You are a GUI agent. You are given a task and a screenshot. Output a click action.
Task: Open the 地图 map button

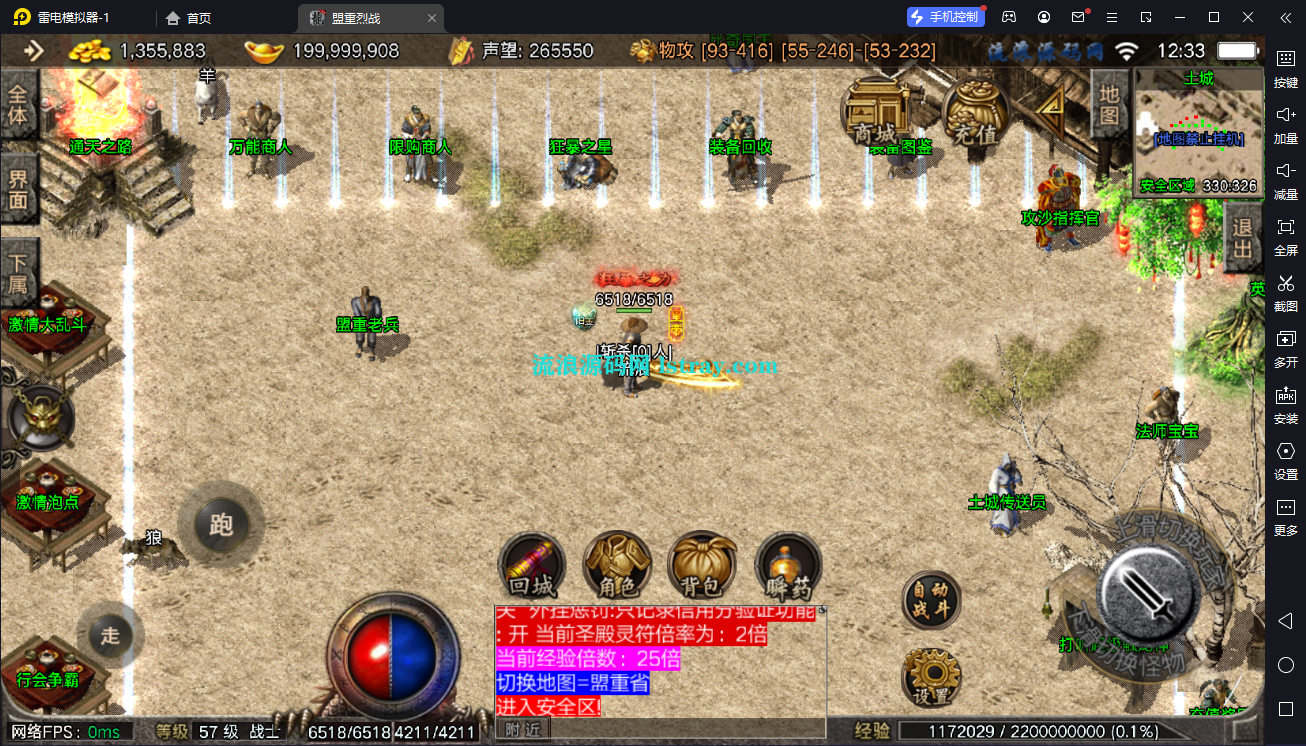click(x=1108, y=105)
